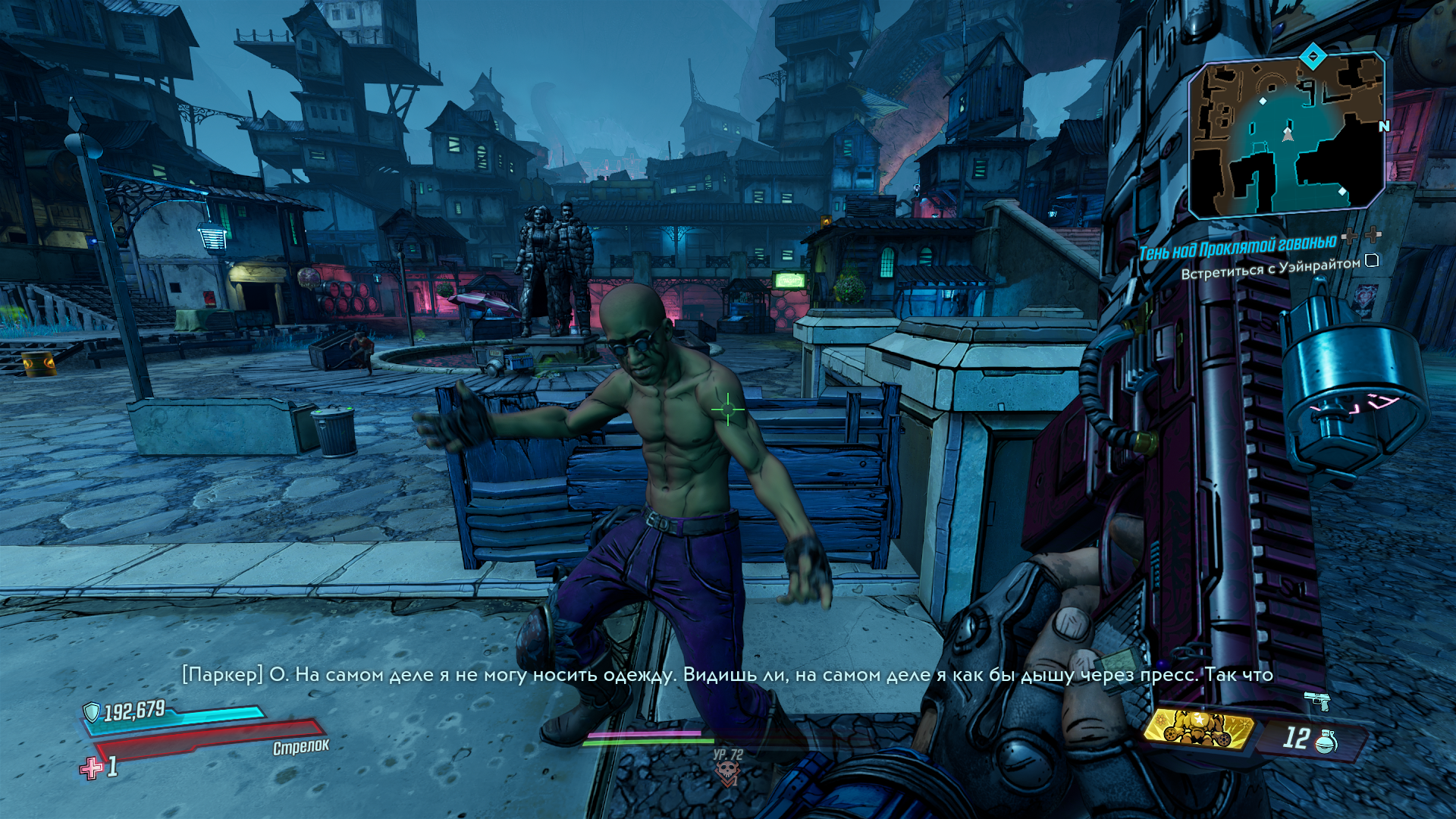This screenshot has width=1456, height=819.
Task: Select the mission title Тень над Проклятой гаванью
Action: [1237, 247]
